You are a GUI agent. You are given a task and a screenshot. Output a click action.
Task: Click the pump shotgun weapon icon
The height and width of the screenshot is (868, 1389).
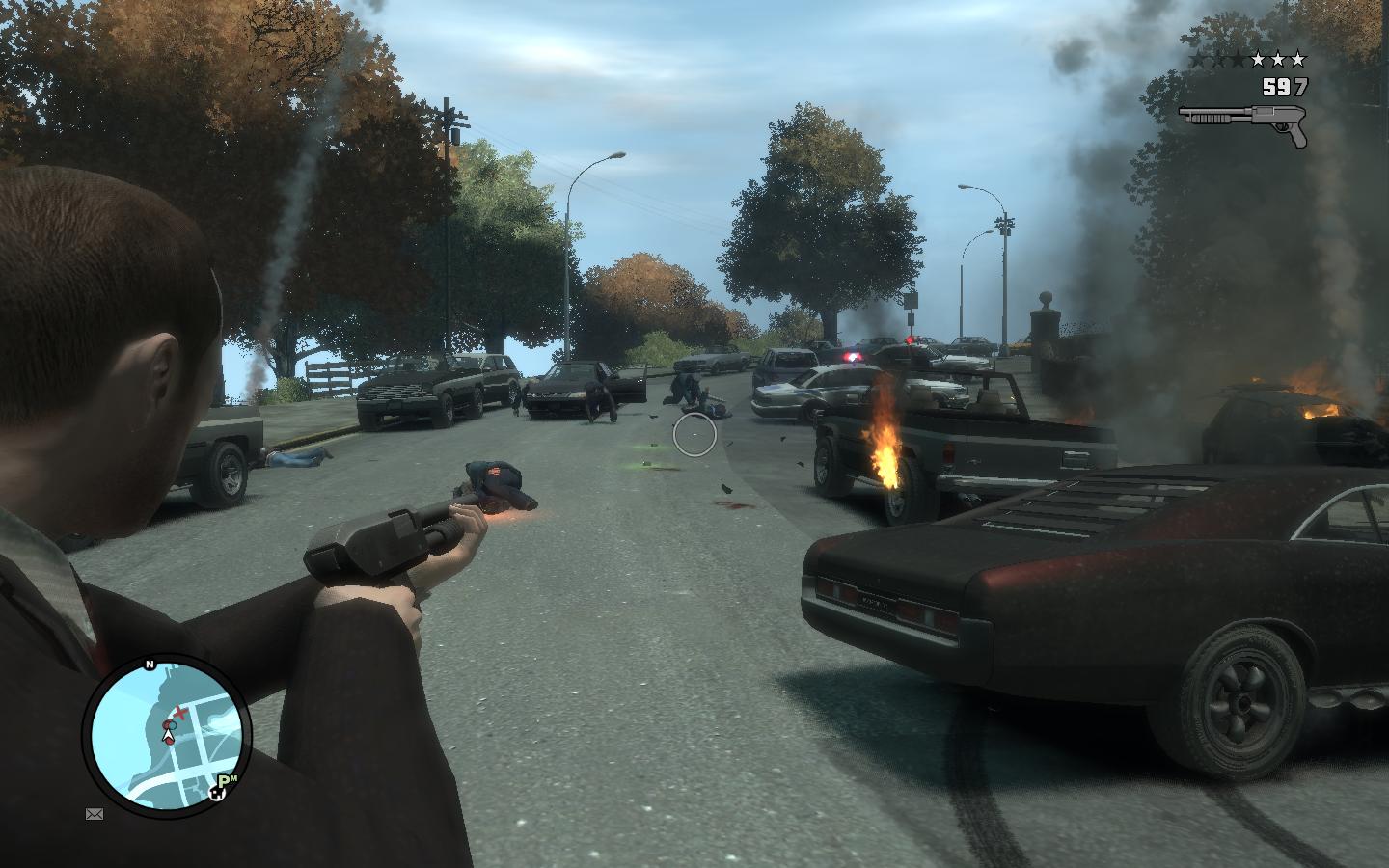pos(1243,122)
